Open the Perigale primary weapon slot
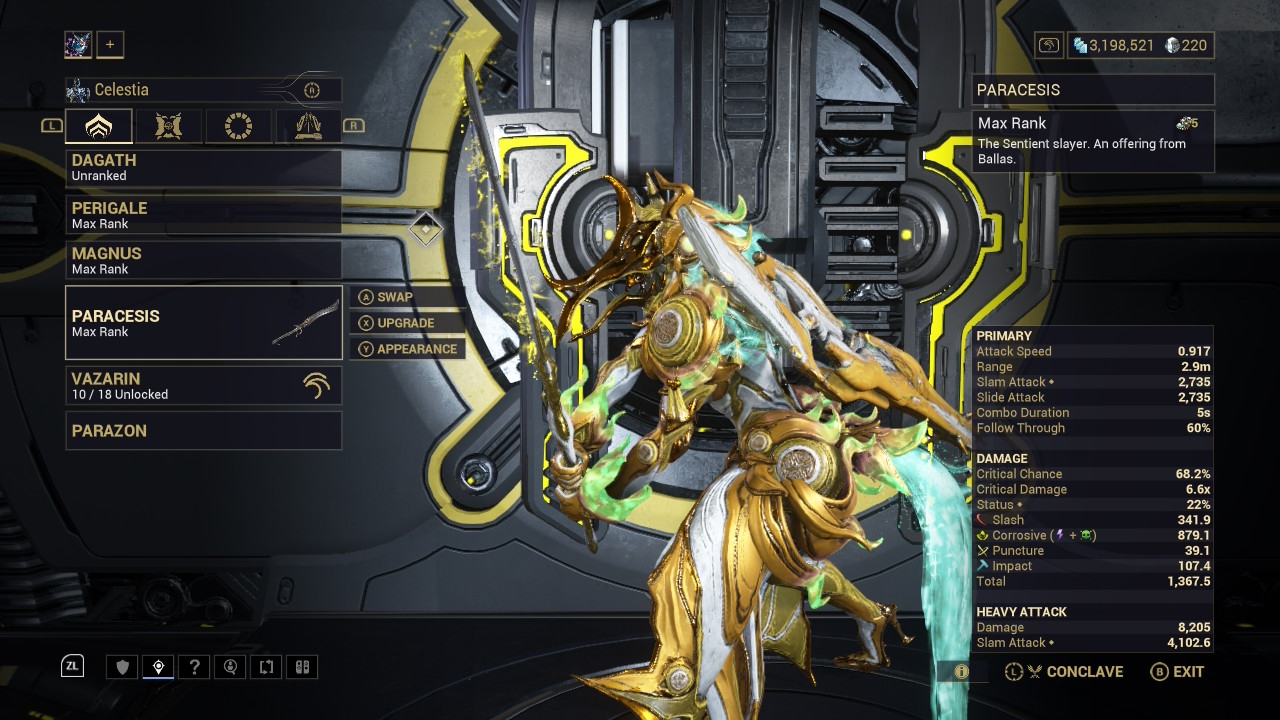 pos(203,215)
